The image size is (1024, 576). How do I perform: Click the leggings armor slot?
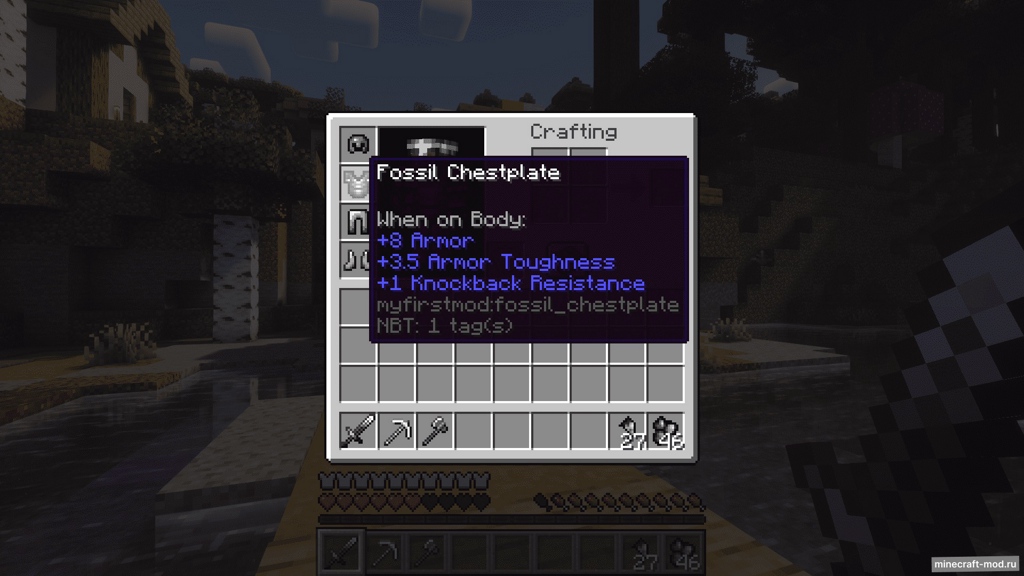357,221
